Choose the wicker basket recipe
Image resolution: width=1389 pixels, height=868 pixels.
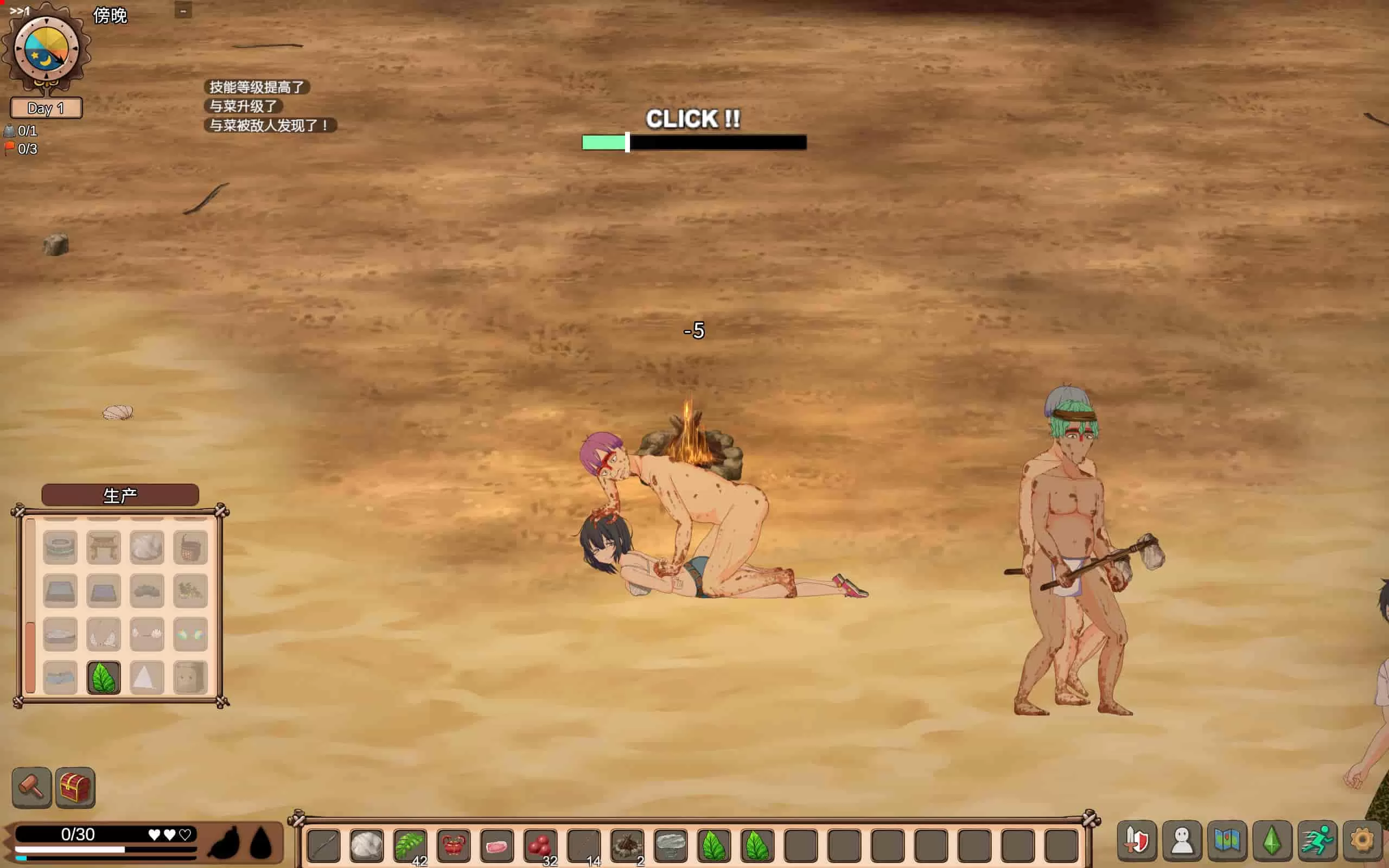tap(190, 547)
